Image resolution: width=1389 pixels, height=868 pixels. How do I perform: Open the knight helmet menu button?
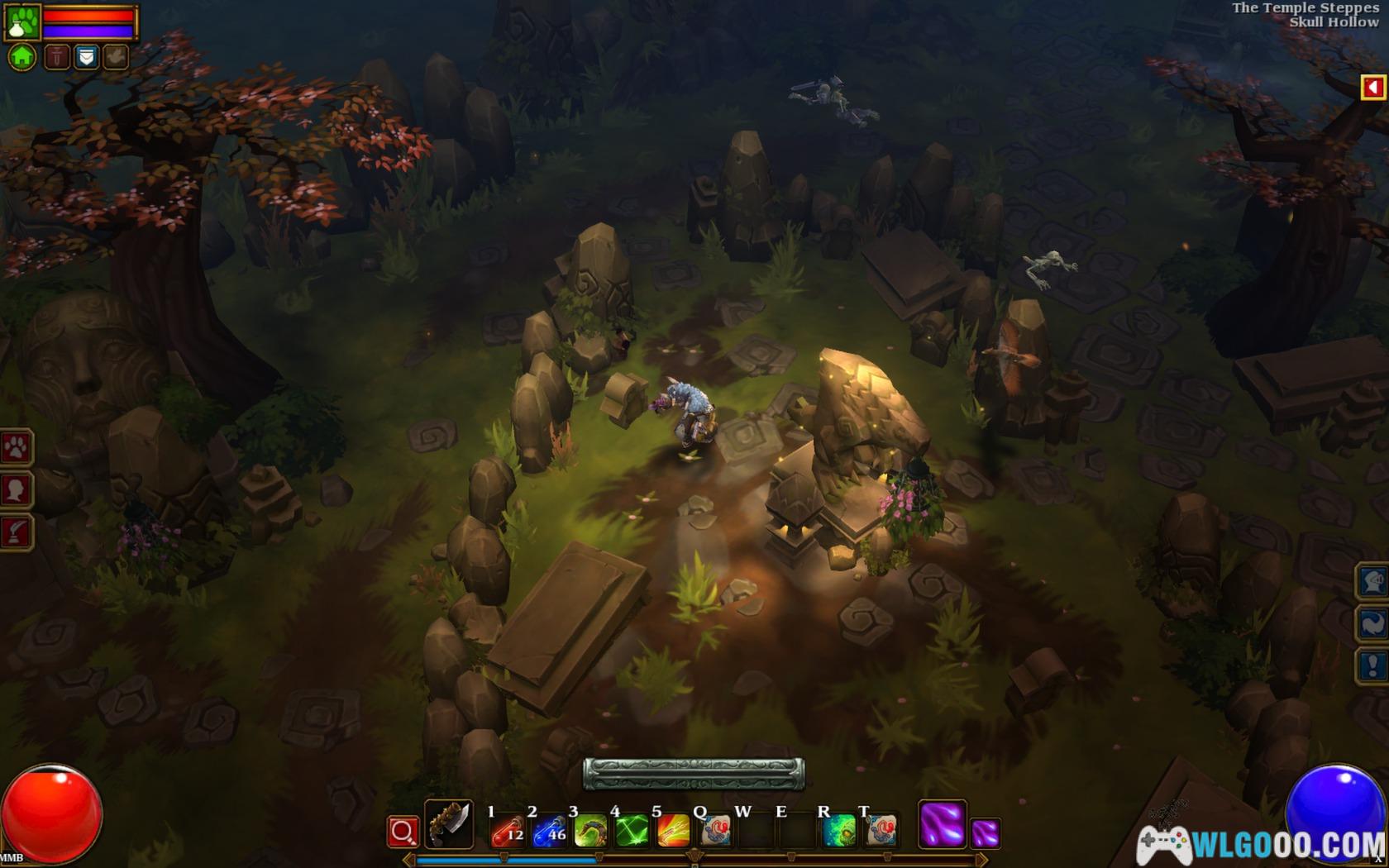click(x=1372, y=581)
